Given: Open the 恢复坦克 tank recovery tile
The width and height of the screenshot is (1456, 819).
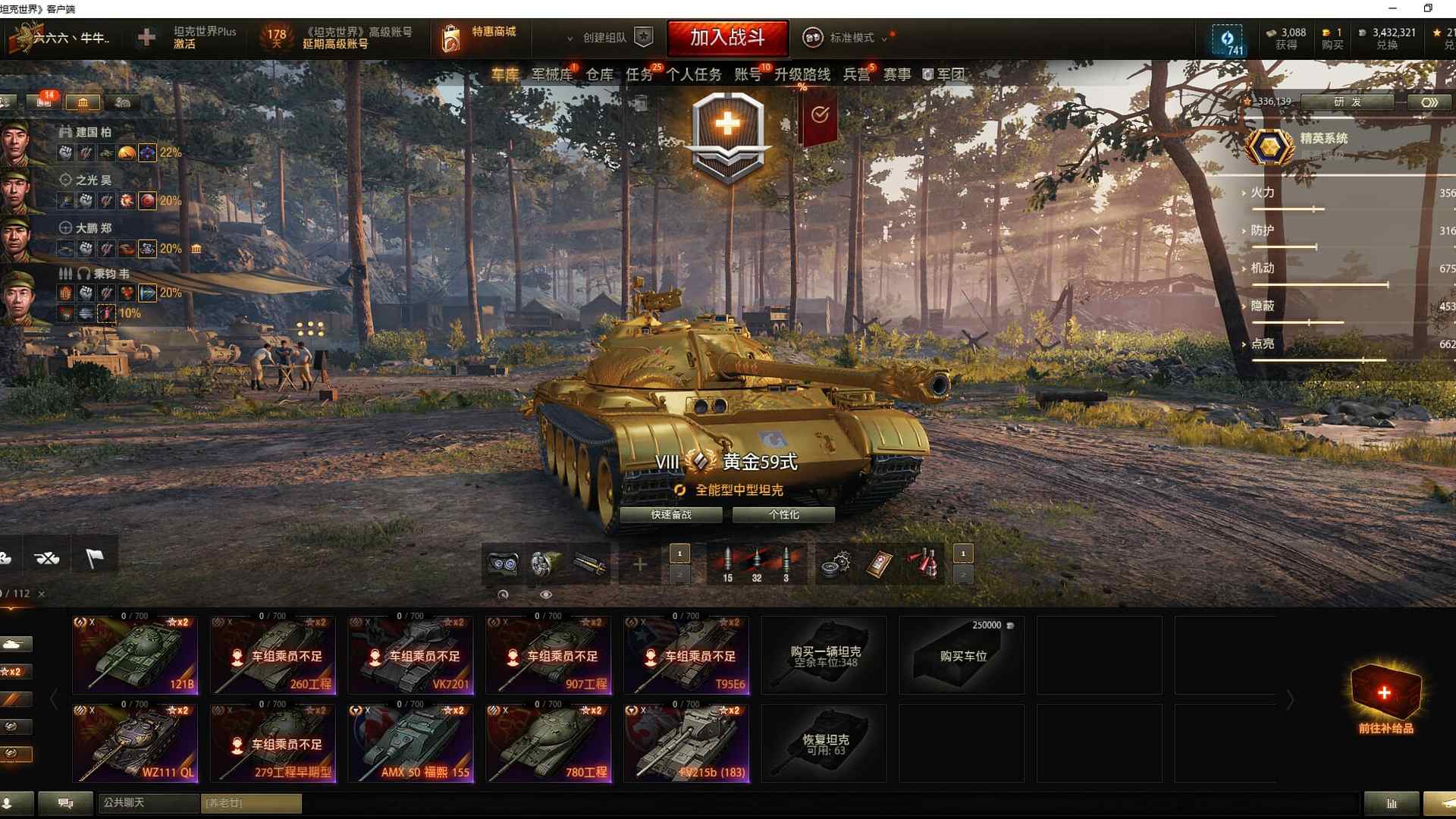Looking at the screenshot, I should coord(824,743).
